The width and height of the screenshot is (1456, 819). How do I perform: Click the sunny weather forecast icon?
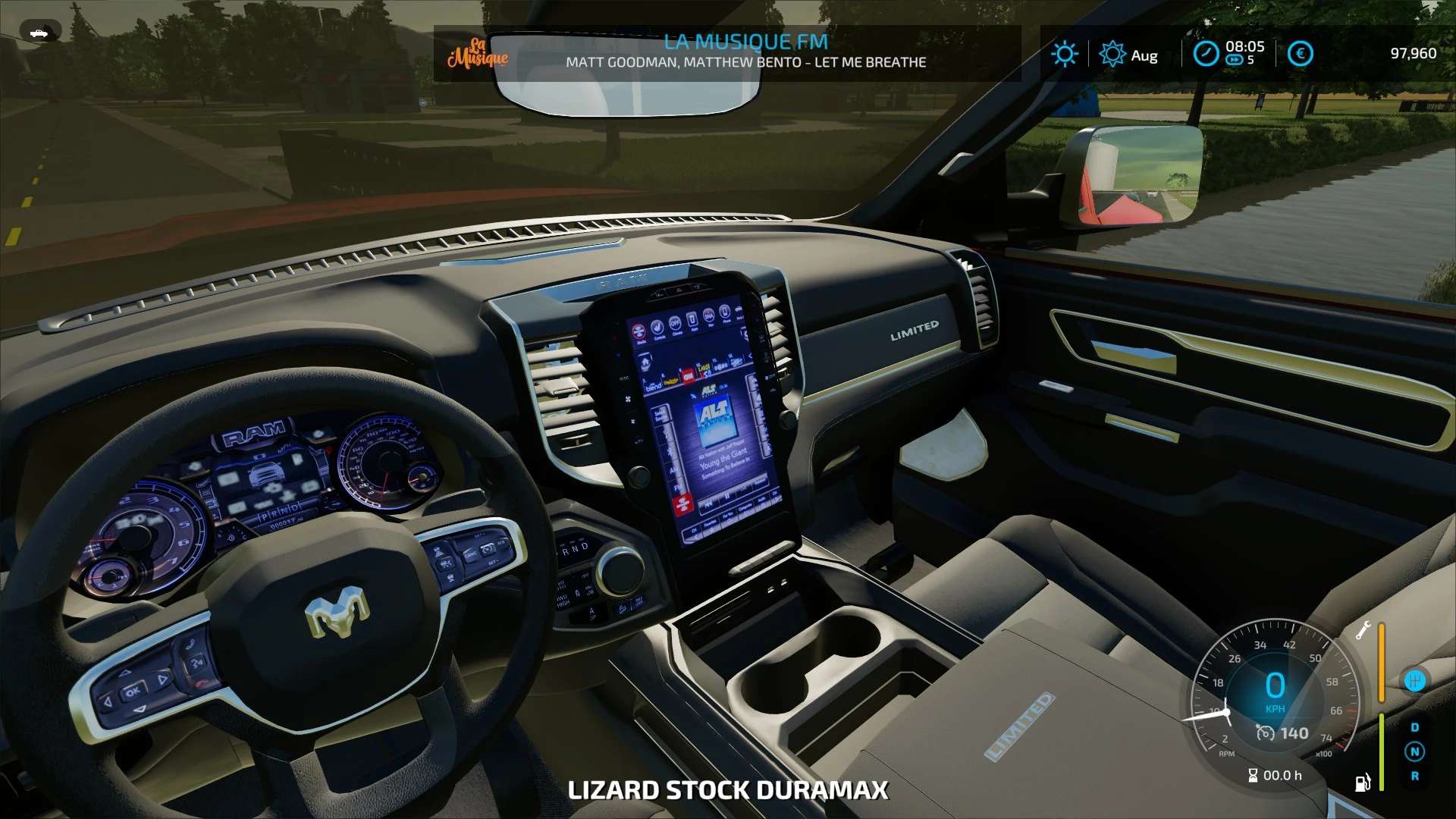coord(1065,54)
